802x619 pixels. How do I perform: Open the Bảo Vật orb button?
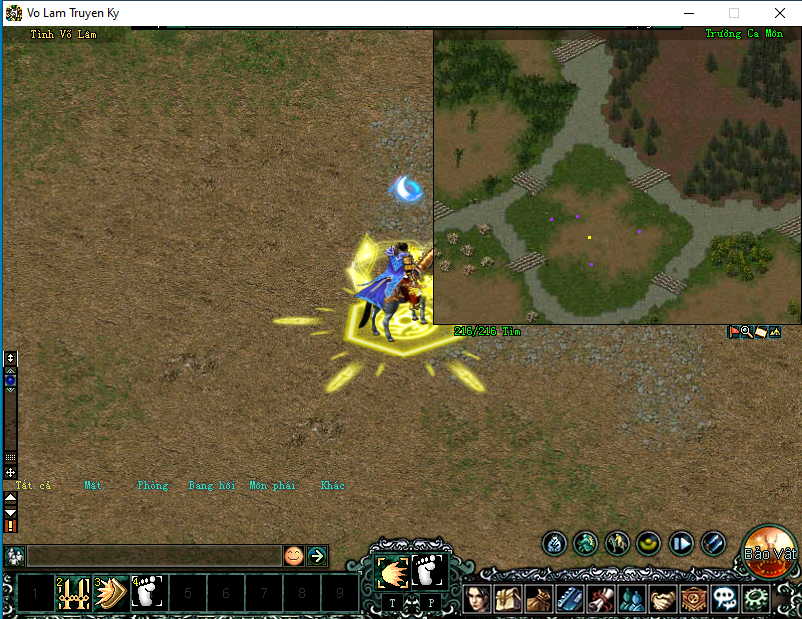[770, 551]
